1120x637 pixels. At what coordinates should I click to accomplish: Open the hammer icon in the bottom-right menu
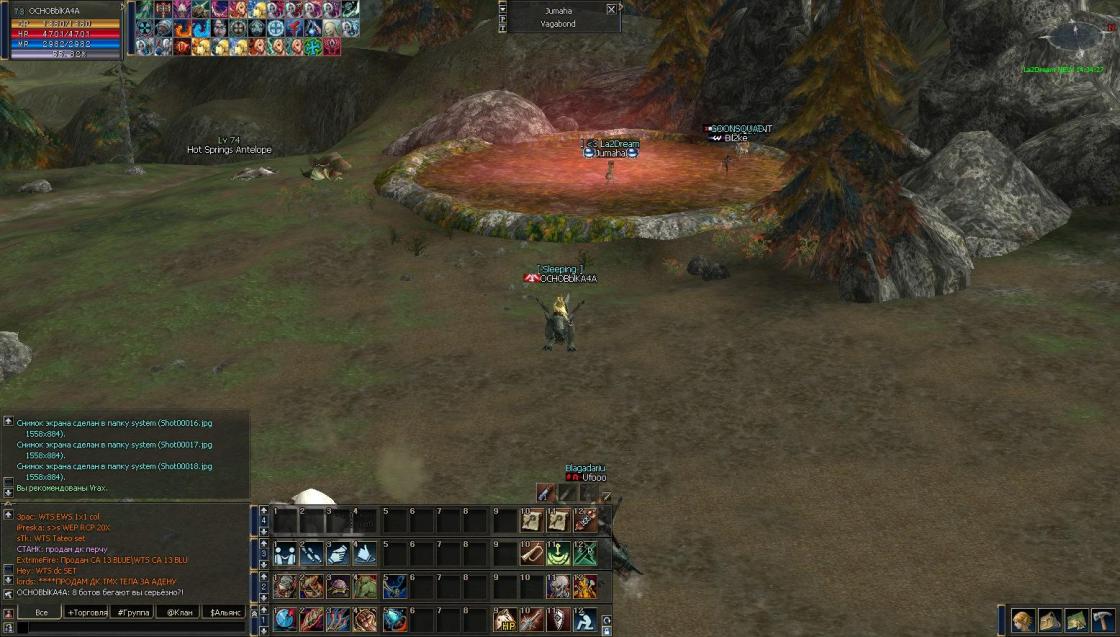(x=1103, y=619)
